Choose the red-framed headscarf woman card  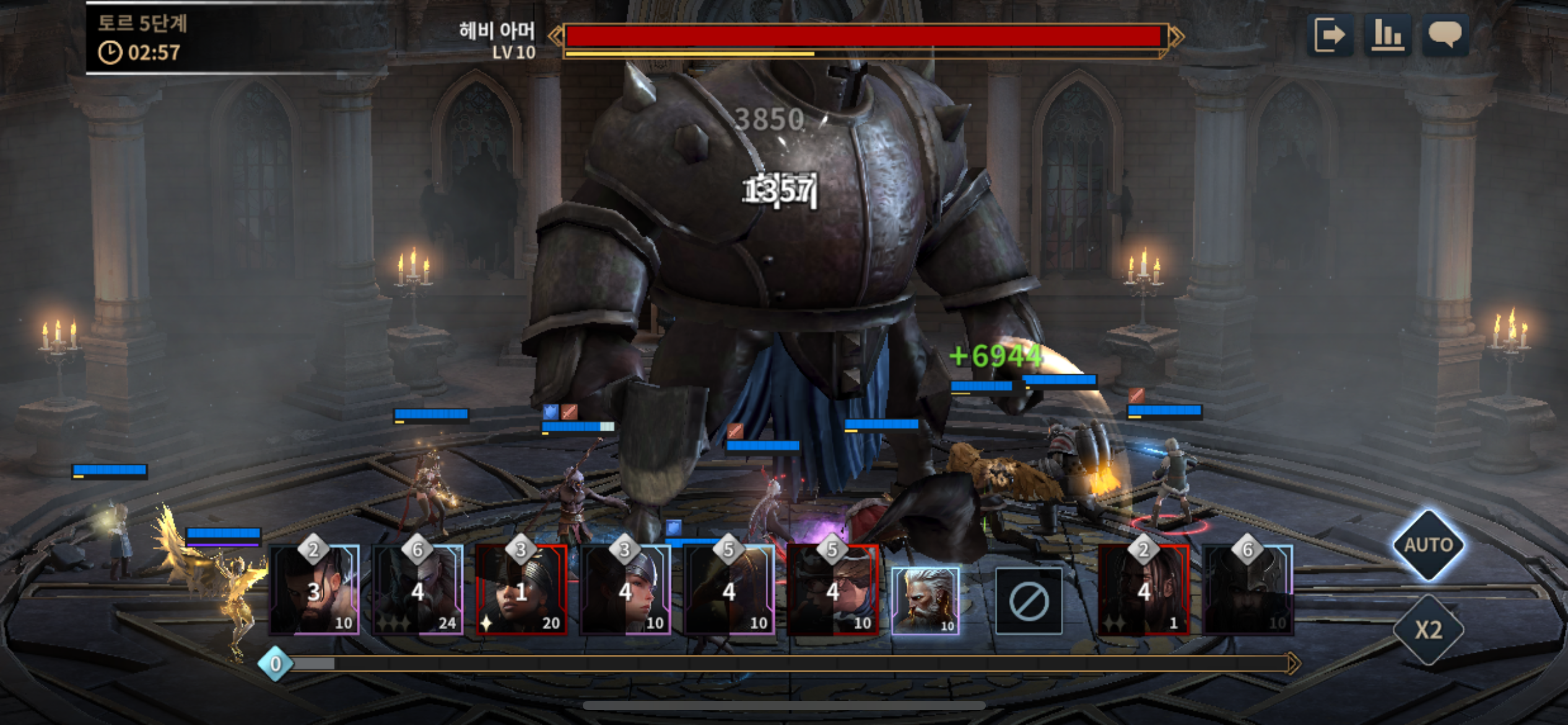tap(521, 590)
